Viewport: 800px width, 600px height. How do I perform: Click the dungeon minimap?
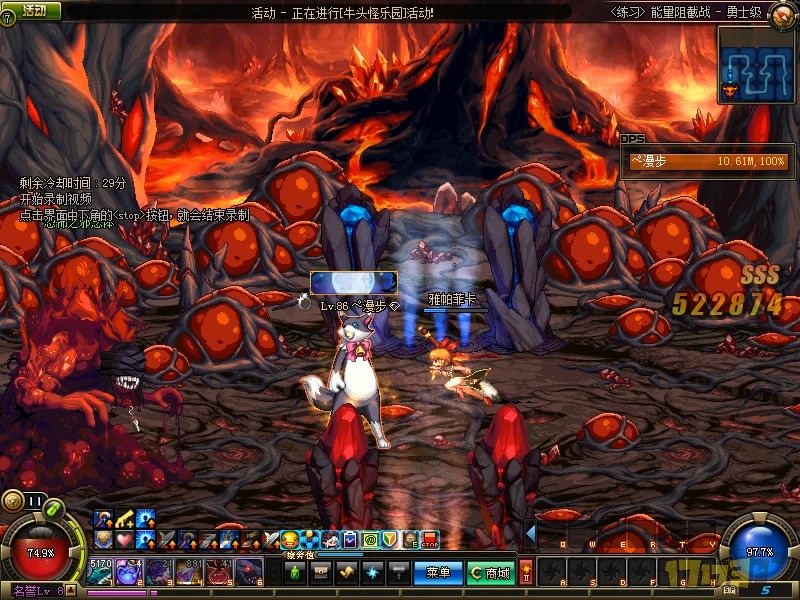(755, 65)
